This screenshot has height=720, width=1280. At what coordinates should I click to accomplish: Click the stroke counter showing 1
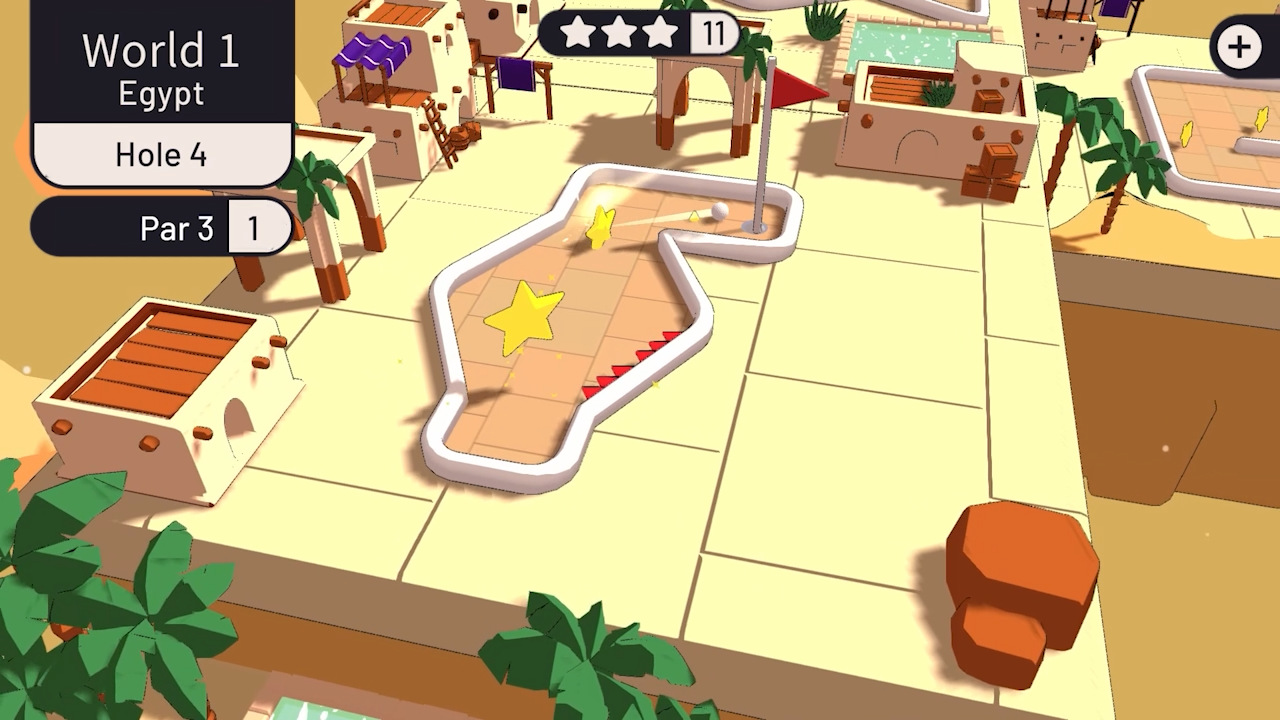(256, 228)
